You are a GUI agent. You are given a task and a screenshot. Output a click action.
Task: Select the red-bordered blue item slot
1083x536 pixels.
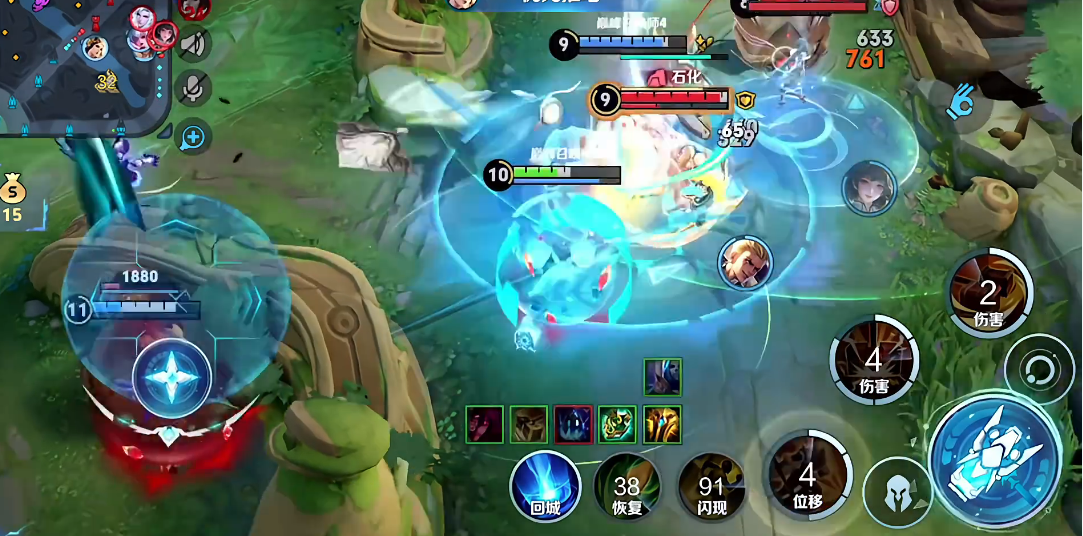pos(574,425)
